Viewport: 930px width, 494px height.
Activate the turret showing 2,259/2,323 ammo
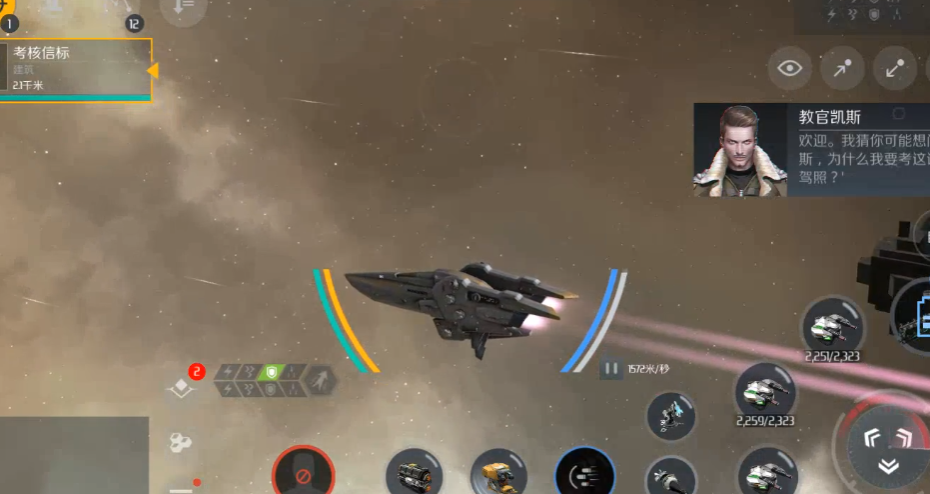coord(765,391)
